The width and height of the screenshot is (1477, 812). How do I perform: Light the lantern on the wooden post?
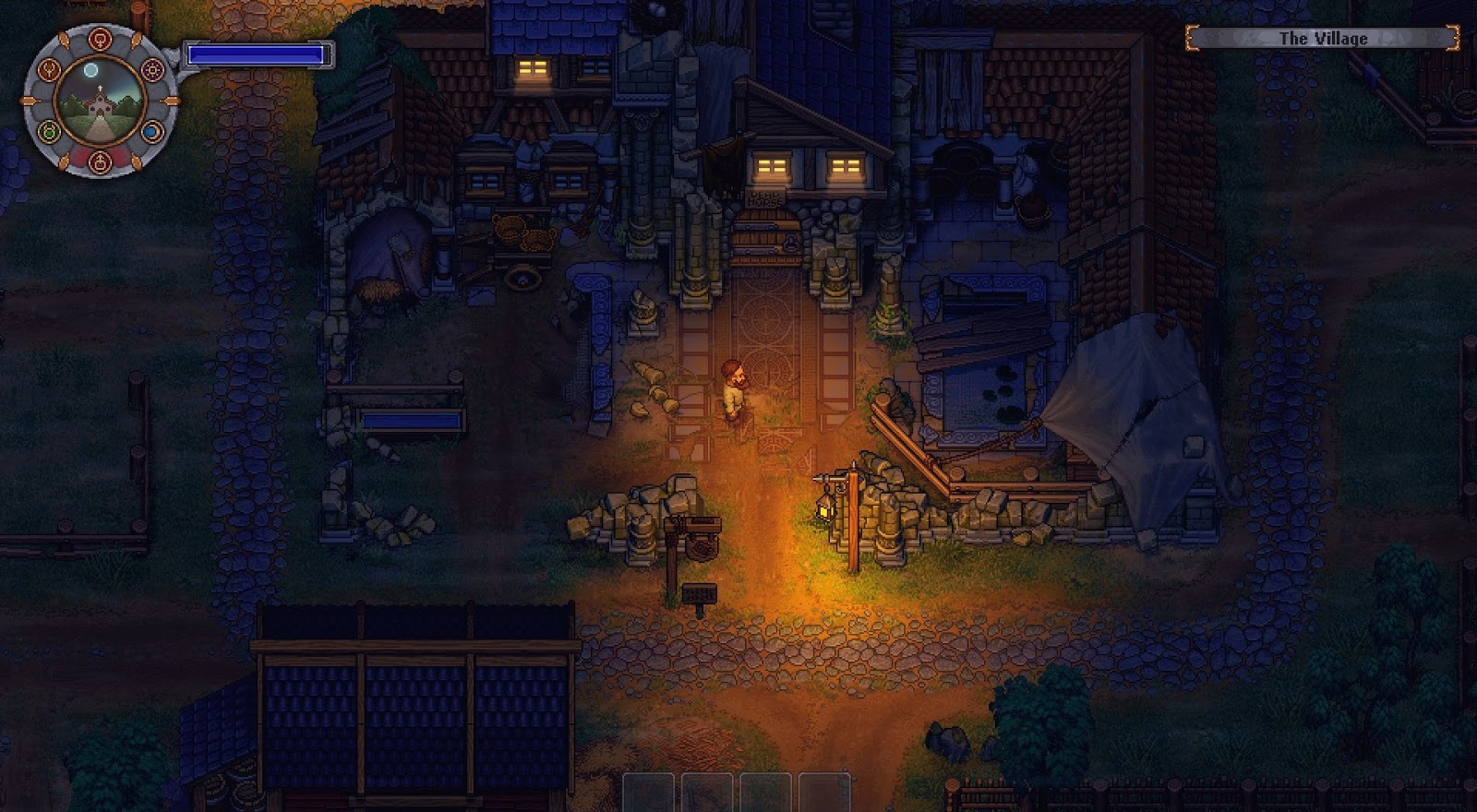824,505
